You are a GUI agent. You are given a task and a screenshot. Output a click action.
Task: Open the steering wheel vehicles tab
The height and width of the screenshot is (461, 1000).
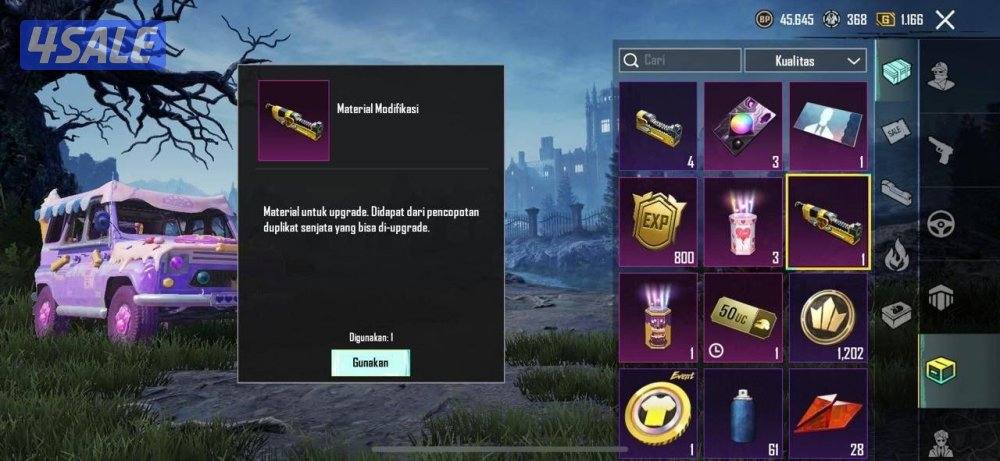click(x=941, y=223)
